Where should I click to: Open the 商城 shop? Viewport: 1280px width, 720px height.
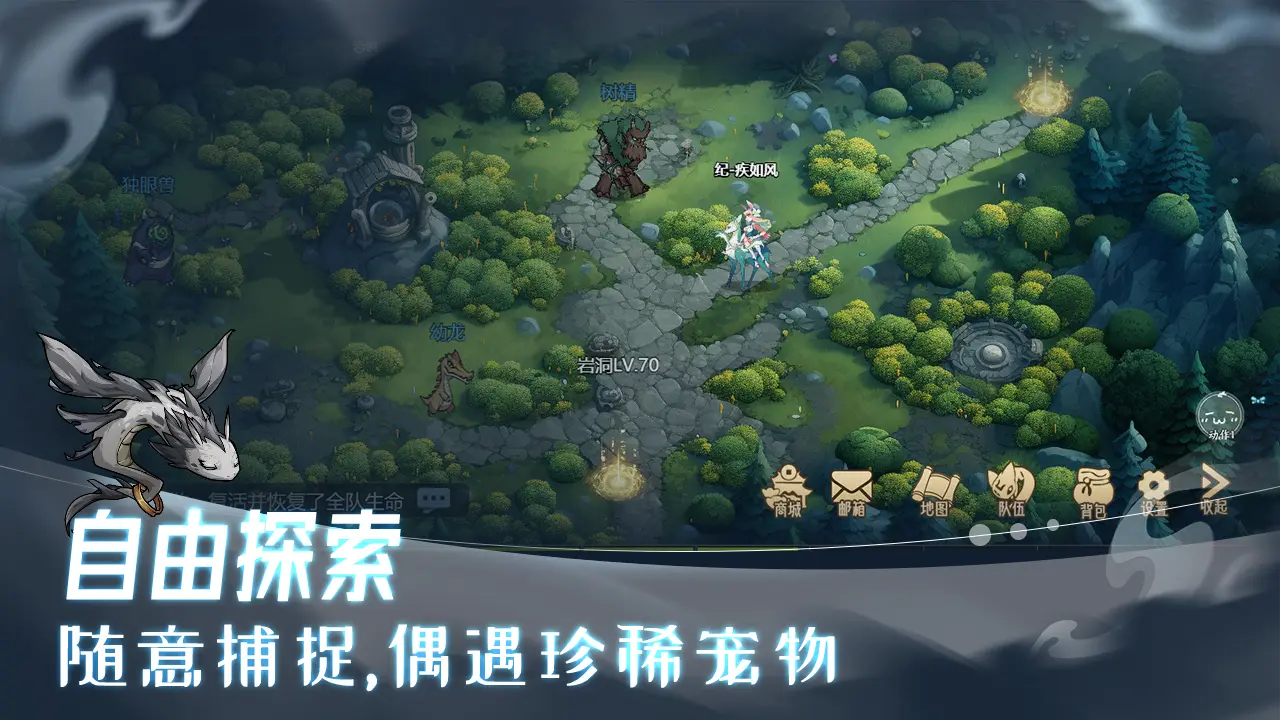789,492
